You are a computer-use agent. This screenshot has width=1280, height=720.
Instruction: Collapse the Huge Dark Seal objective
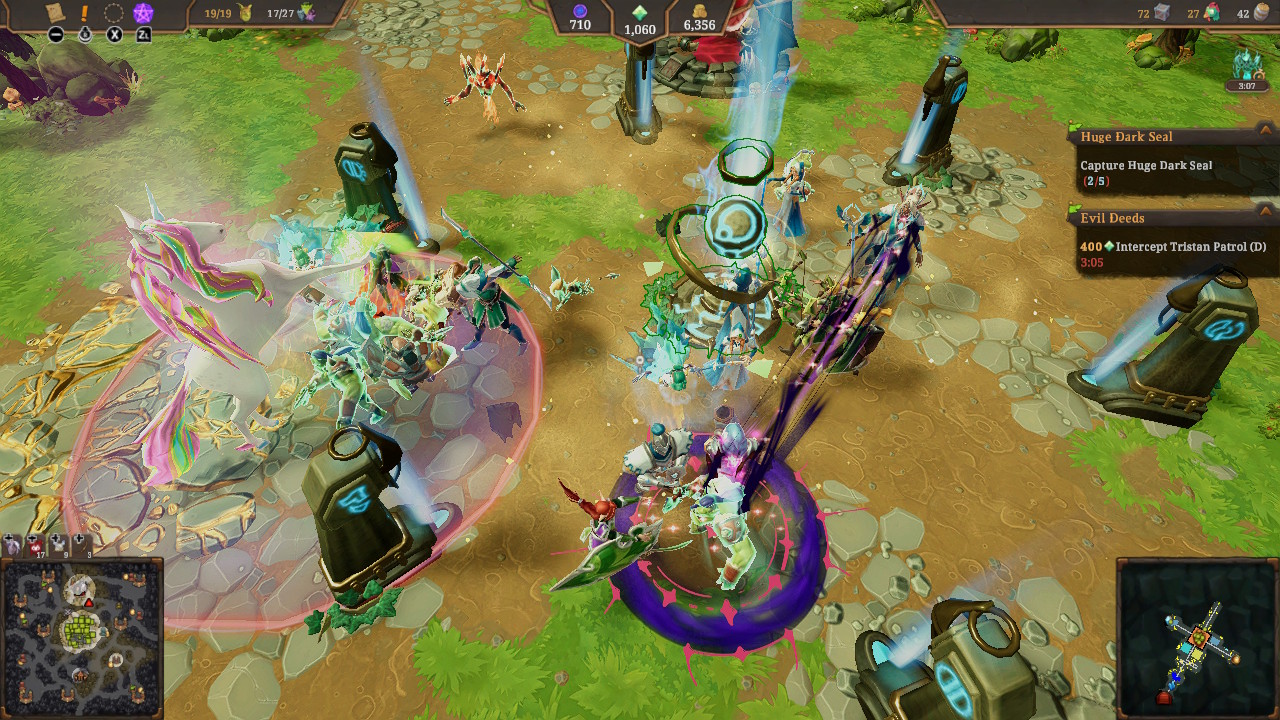point(1265,136)
